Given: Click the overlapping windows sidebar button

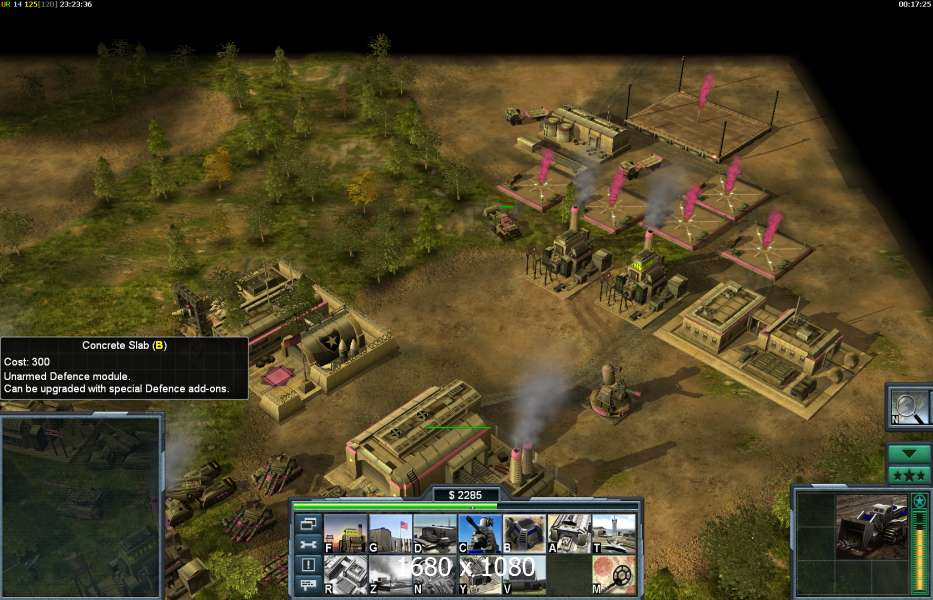Looking at the screenshot, I should tap(307, 524).
